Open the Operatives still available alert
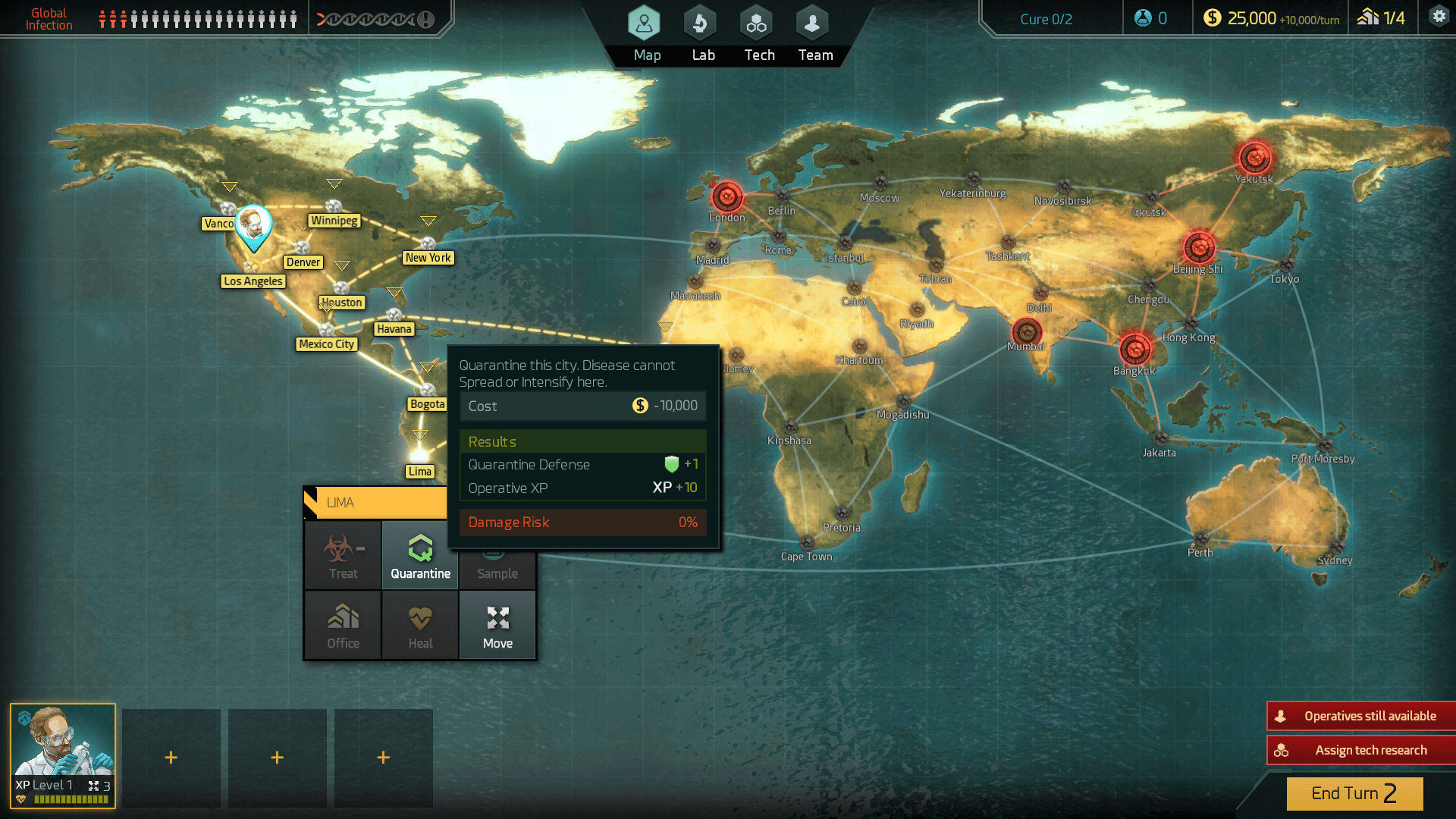Viewport: 1456px width, 819px height. pos(1362,716)
